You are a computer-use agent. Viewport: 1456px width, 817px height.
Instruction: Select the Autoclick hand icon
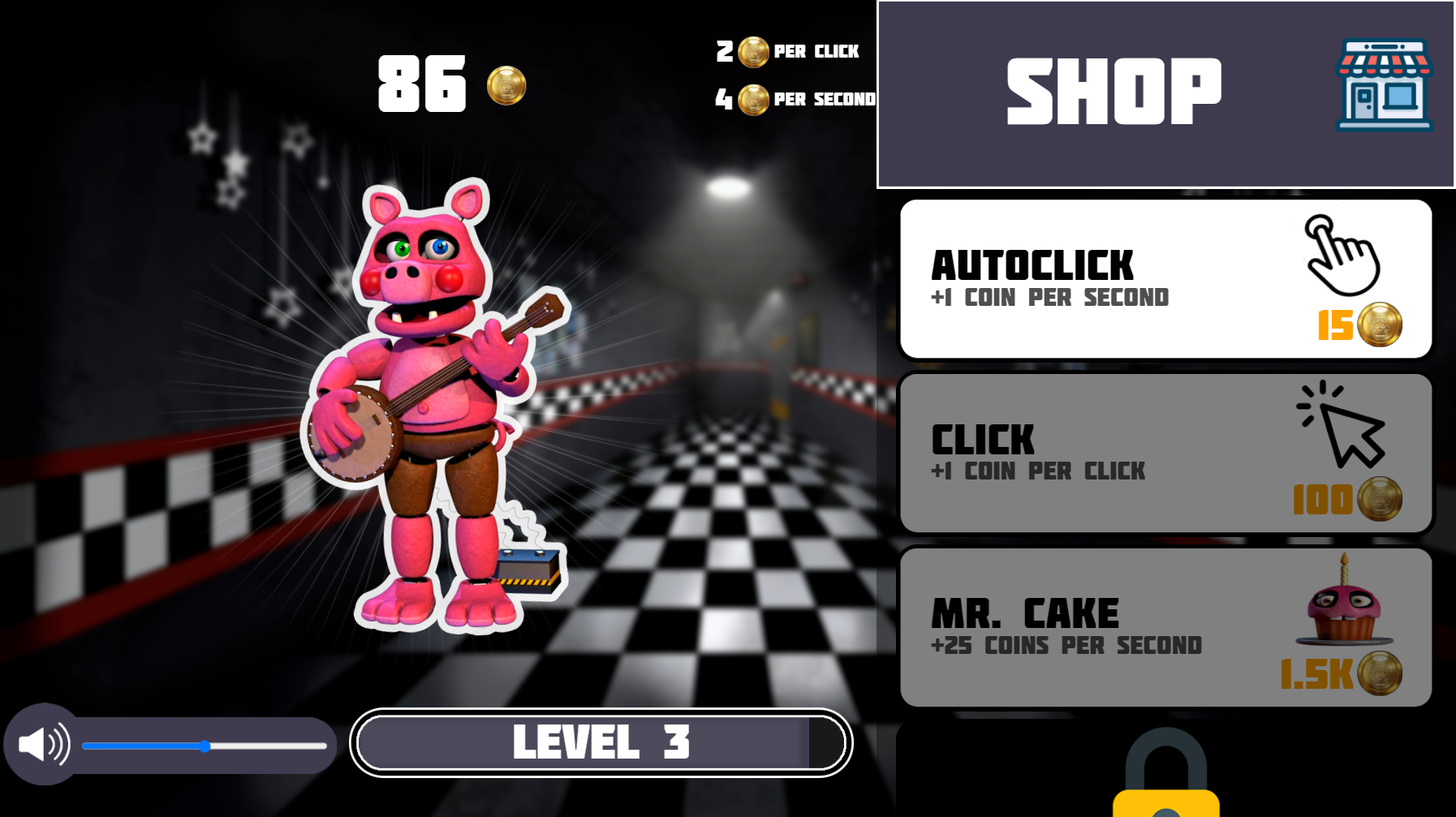coord(1345,258)
